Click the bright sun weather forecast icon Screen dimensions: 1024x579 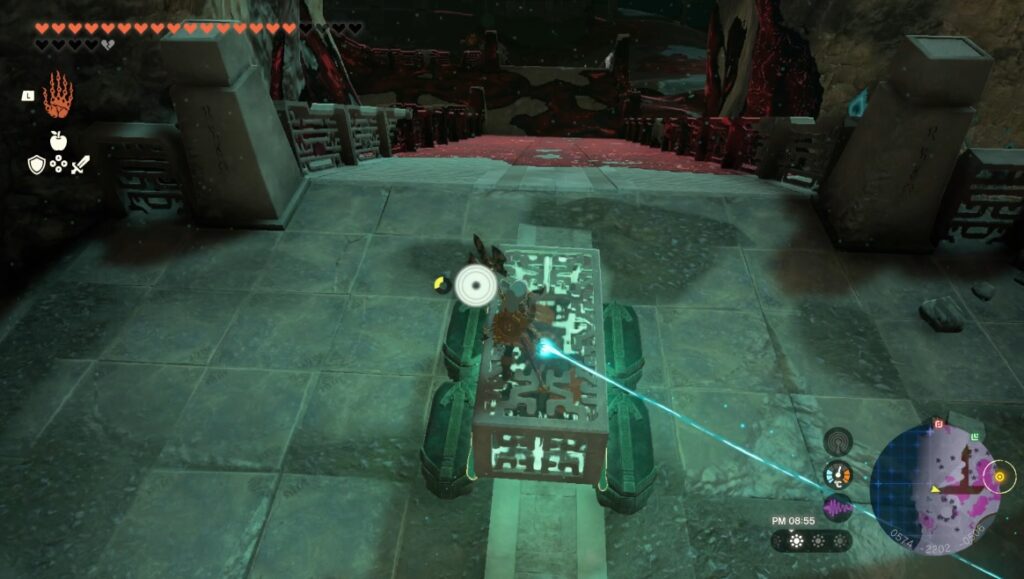click(796, 541)
